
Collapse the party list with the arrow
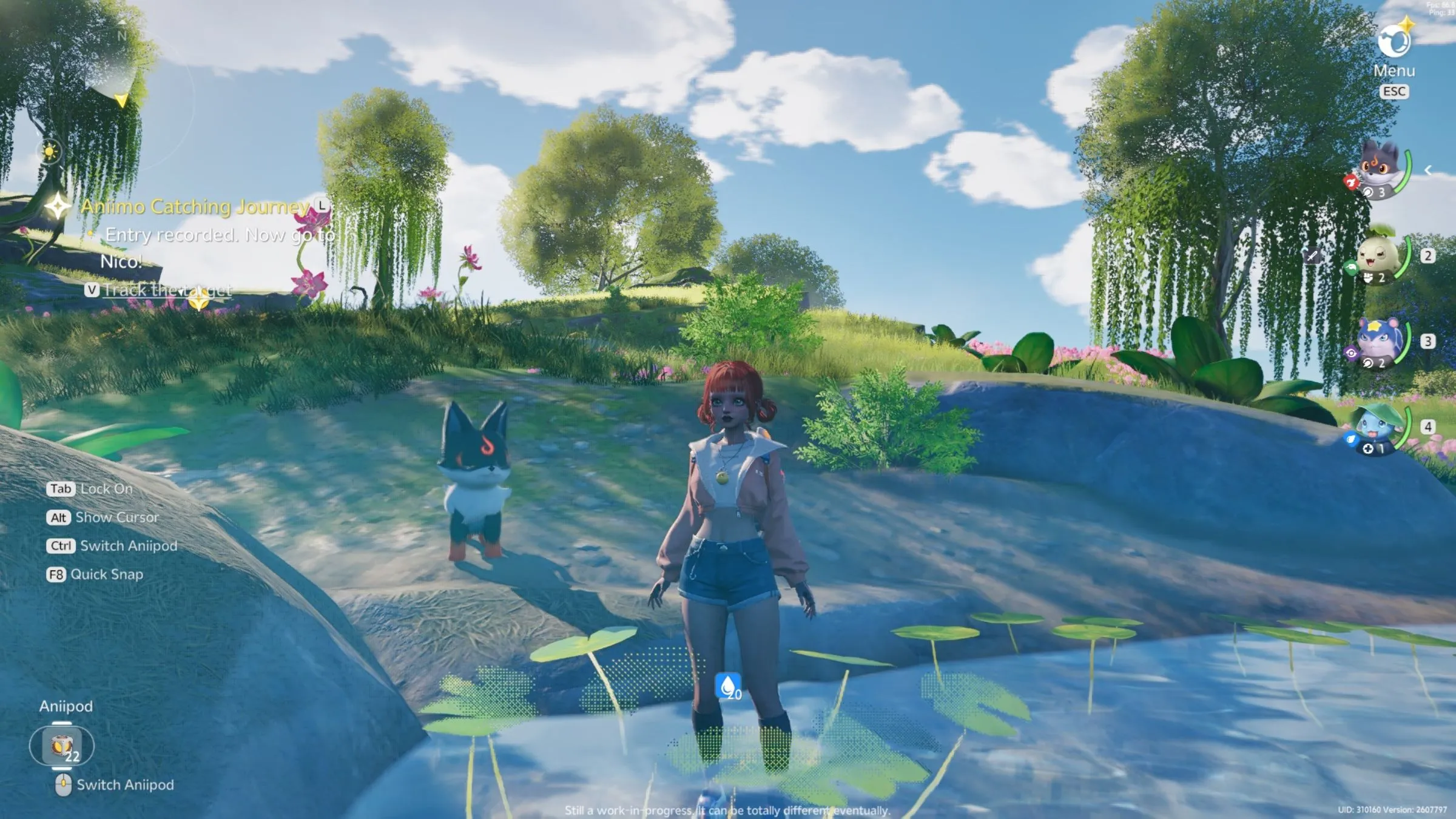1428,170
